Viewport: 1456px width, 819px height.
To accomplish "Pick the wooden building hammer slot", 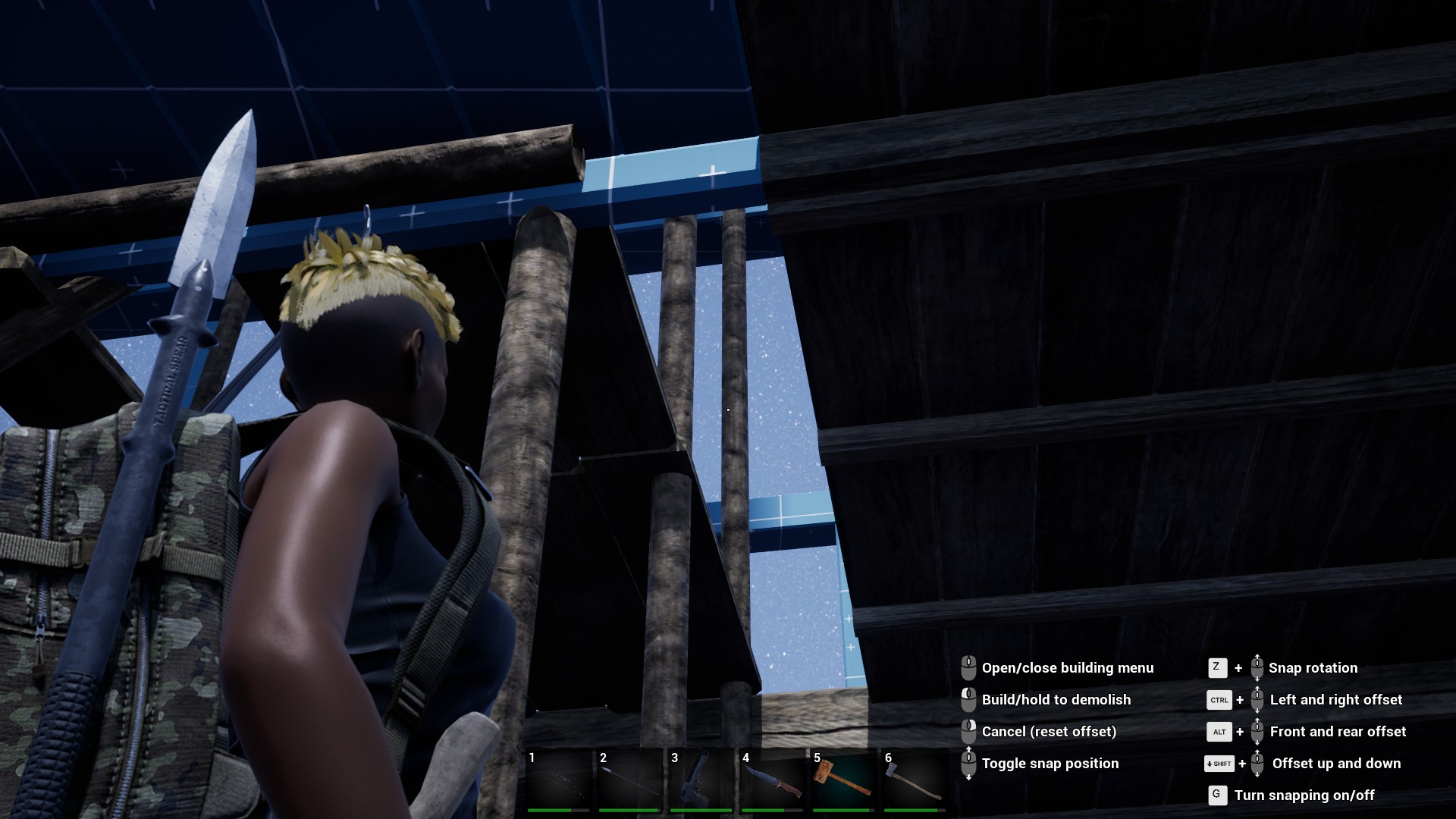I will coord(843,781).
